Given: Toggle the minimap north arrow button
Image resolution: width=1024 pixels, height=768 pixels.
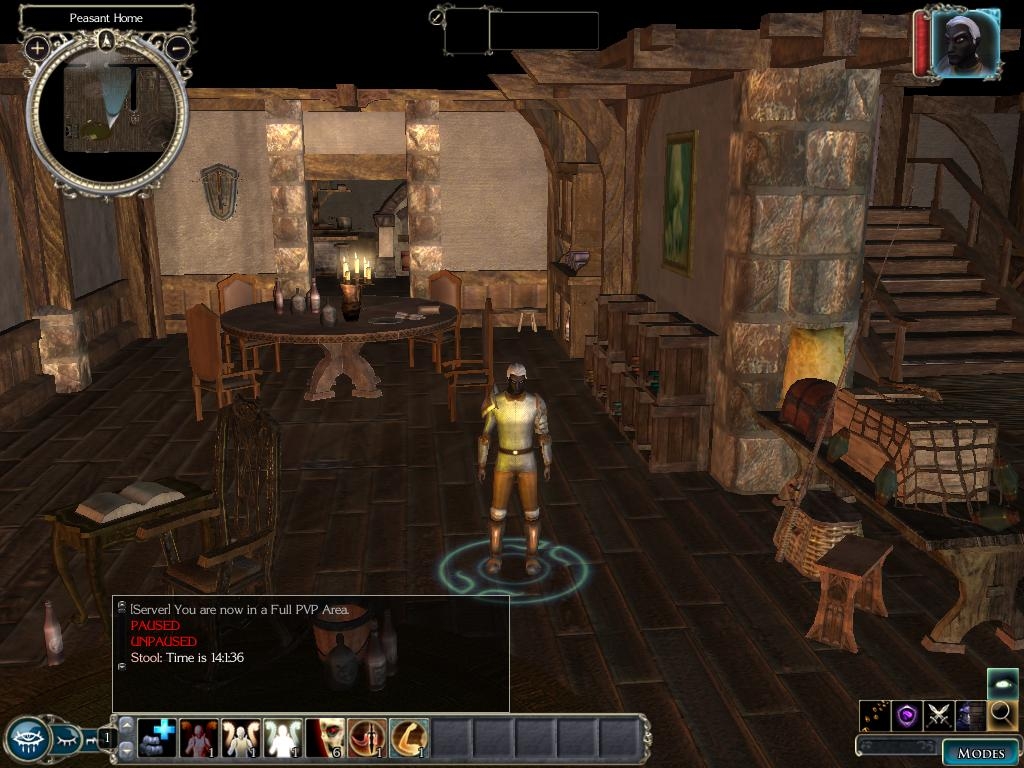Looking at the screenshot, I should click(107, 40).
